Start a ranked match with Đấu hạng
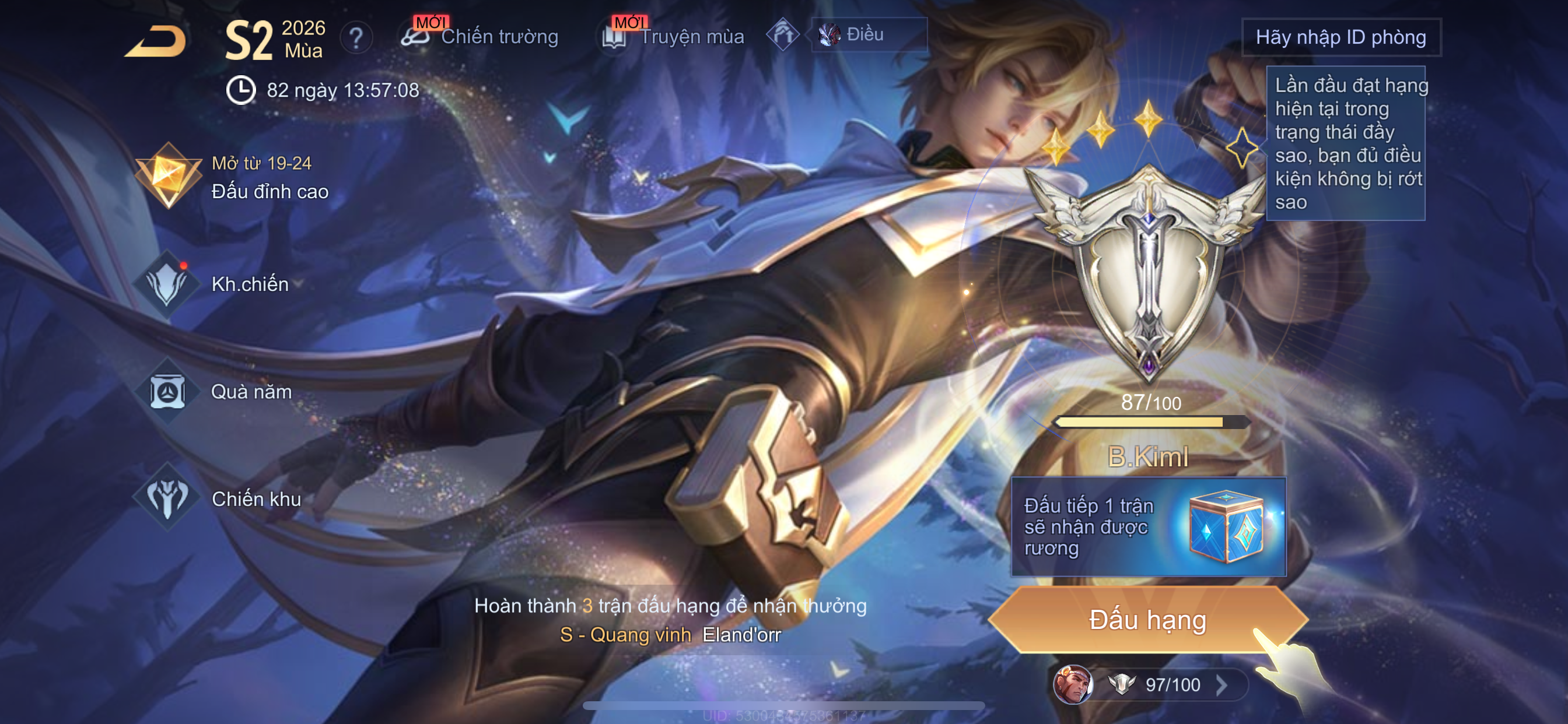 point(1147,620)
